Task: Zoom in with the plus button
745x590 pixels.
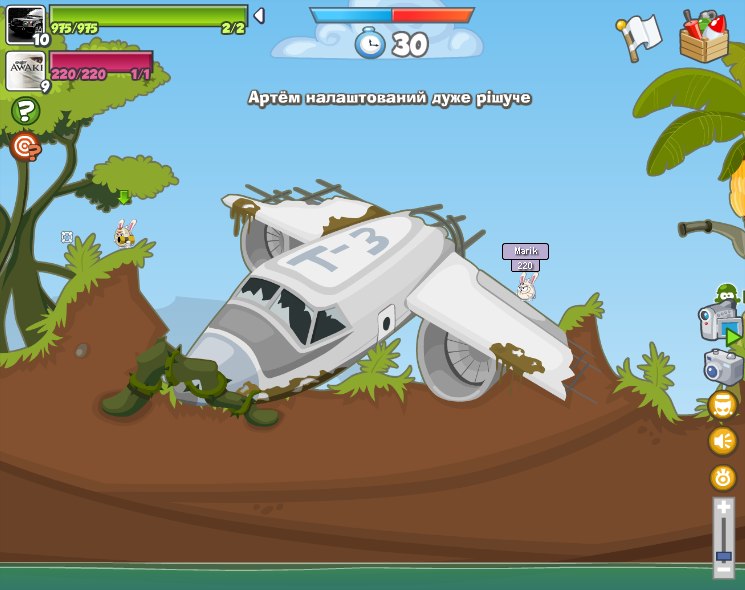Action: click(723, 509)
